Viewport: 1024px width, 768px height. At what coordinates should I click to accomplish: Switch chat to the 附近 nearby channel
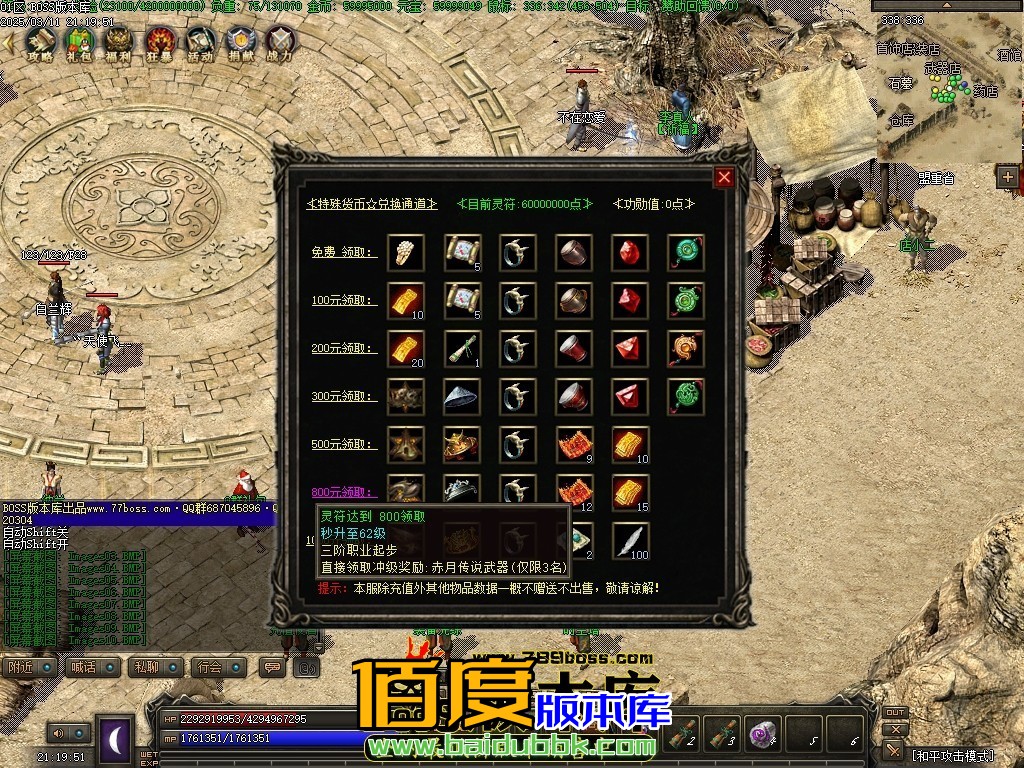click(26, 667)
